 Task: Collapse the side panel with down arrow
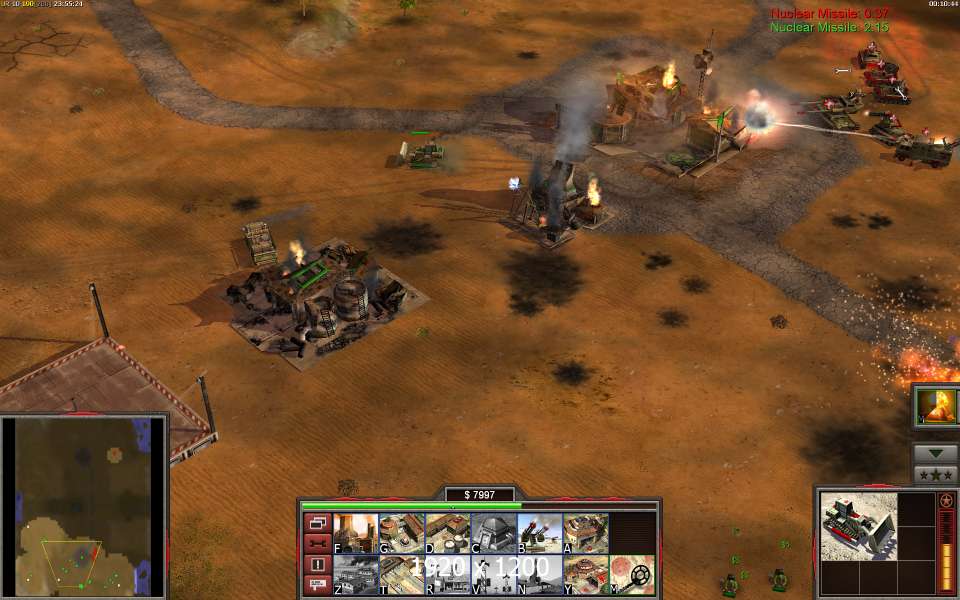click(x=936, y=453)
